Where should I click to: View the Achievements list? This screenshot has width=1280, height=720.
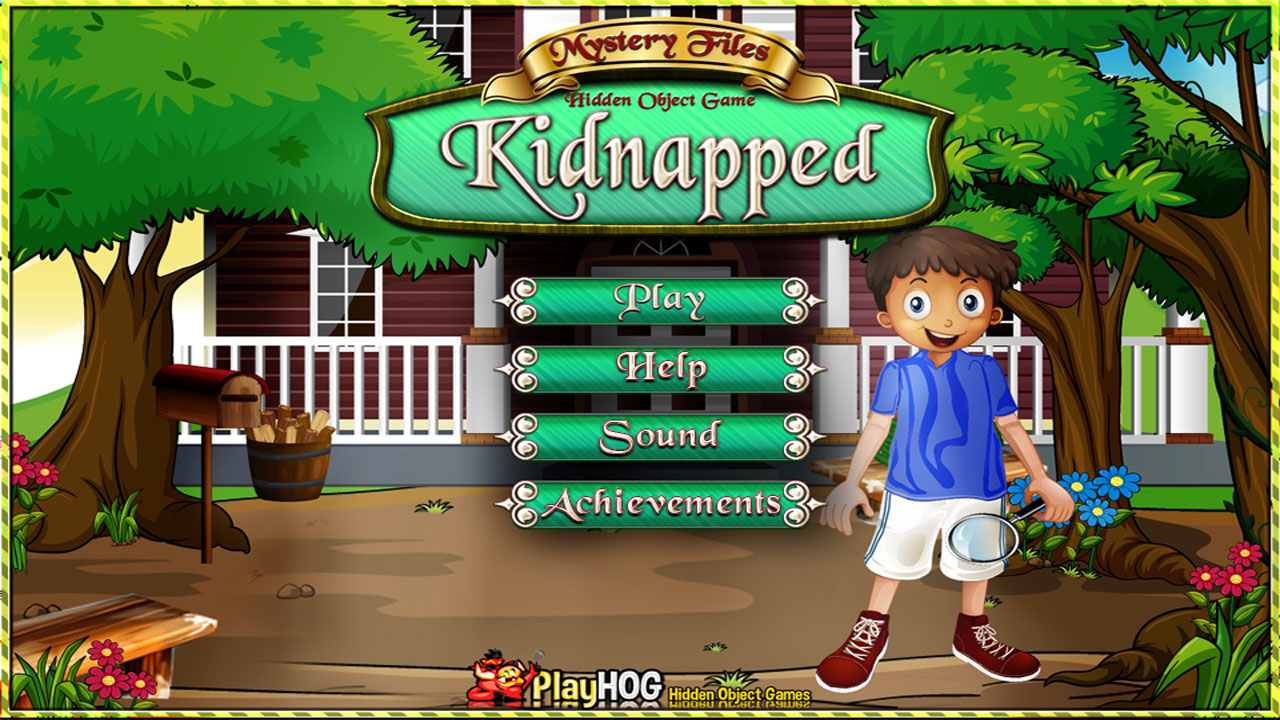pos(661,504)
